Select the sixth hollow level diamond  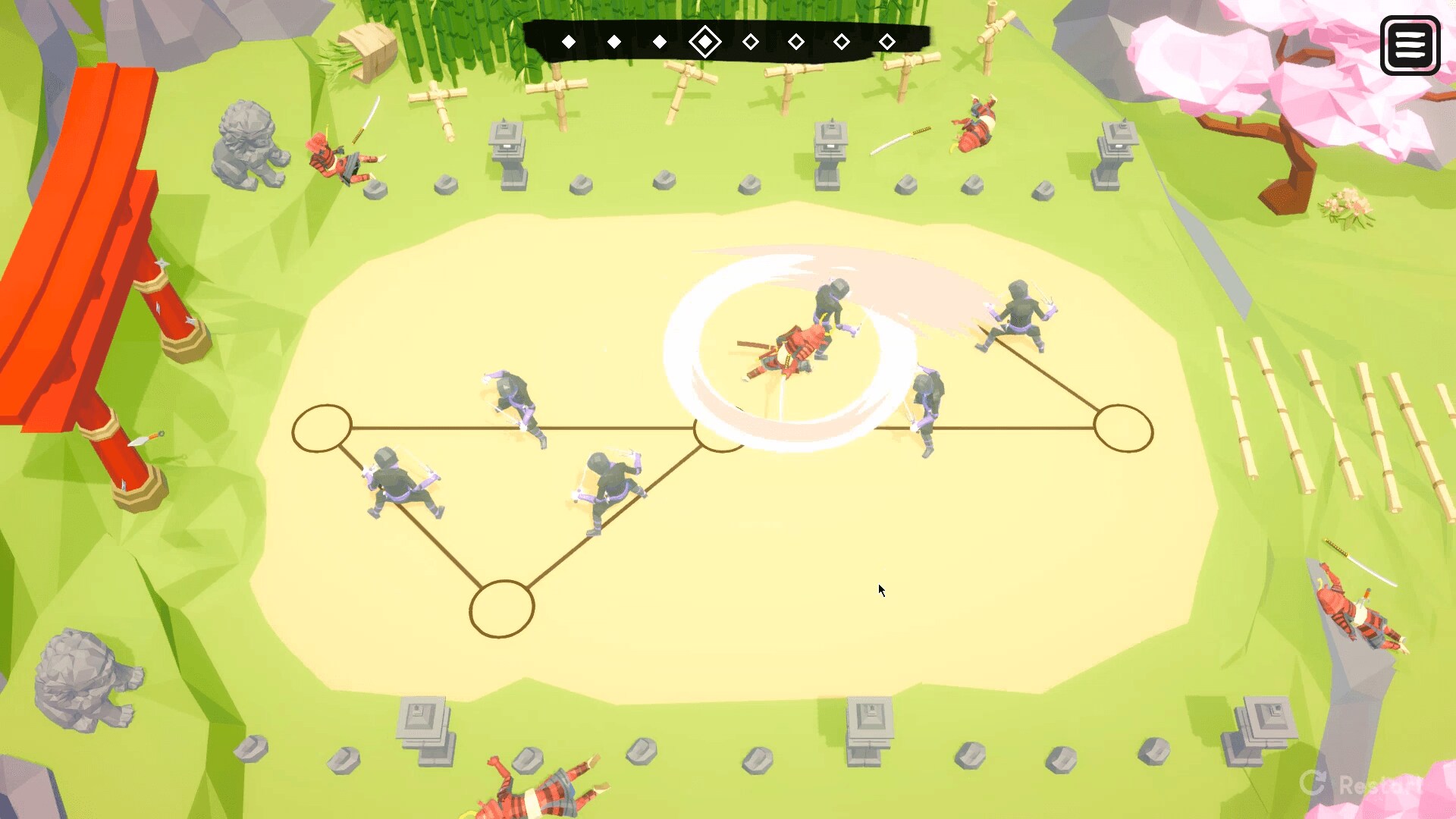795,42
